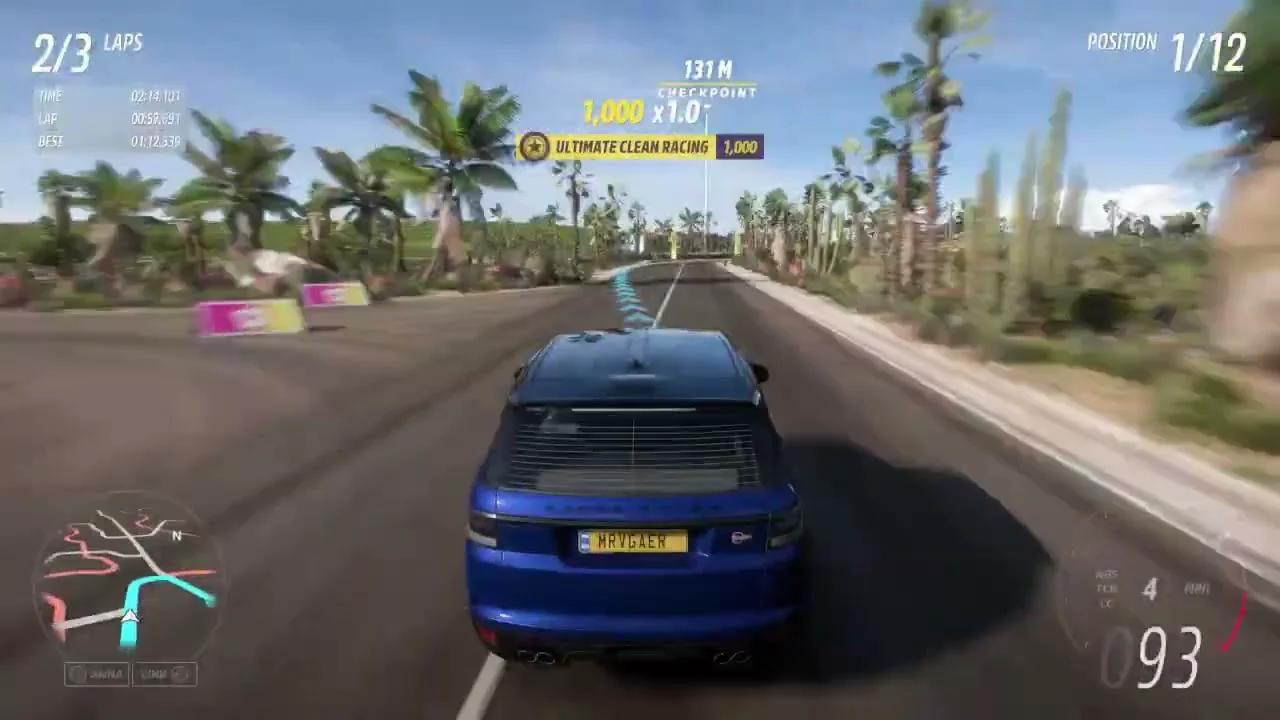Click the north indicator on the minimap
The height and width of the screenshot is (720, 1280).
(175, 537)
